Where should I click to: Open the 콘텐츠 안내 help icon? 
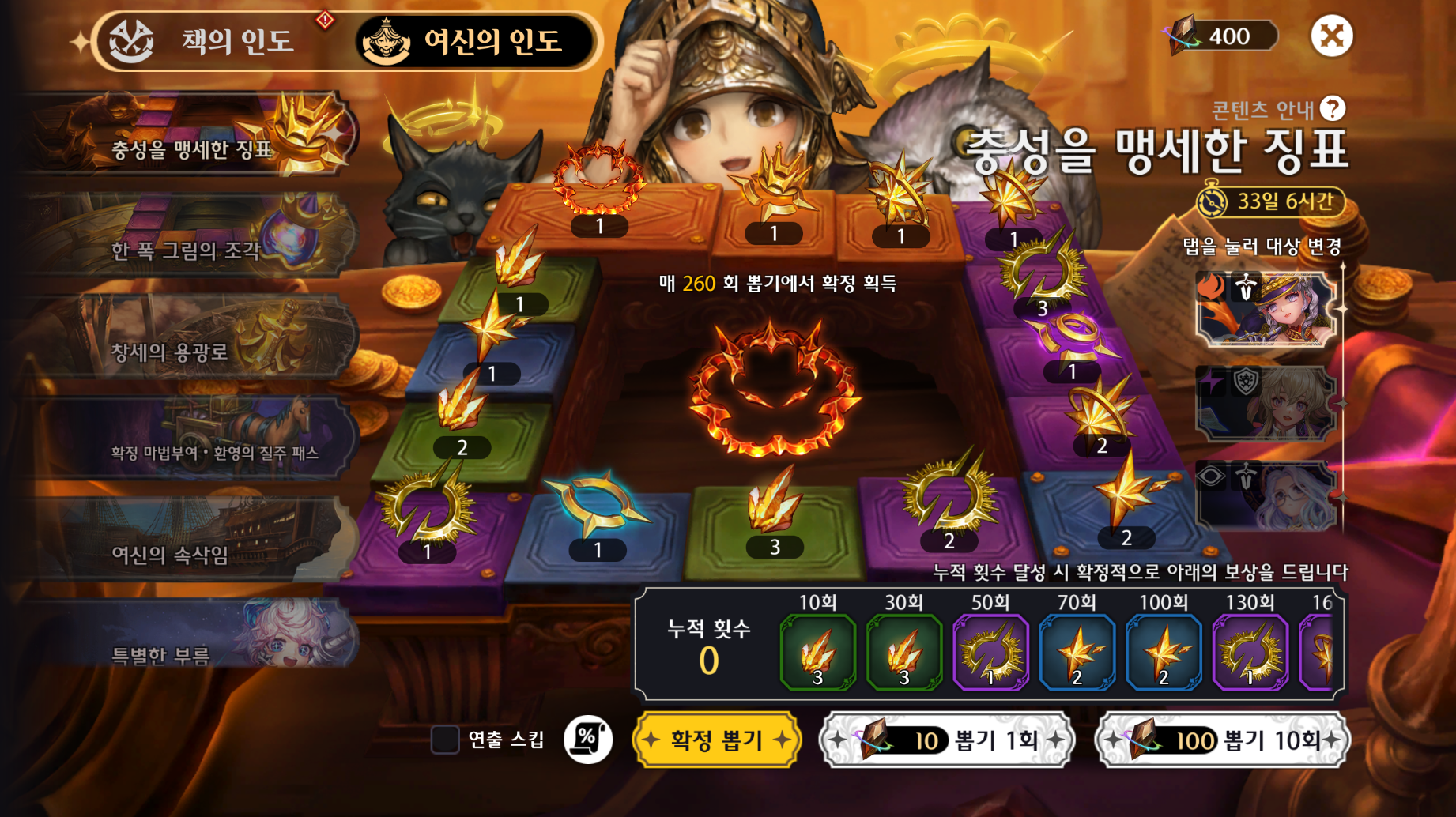pos(1333,109)
